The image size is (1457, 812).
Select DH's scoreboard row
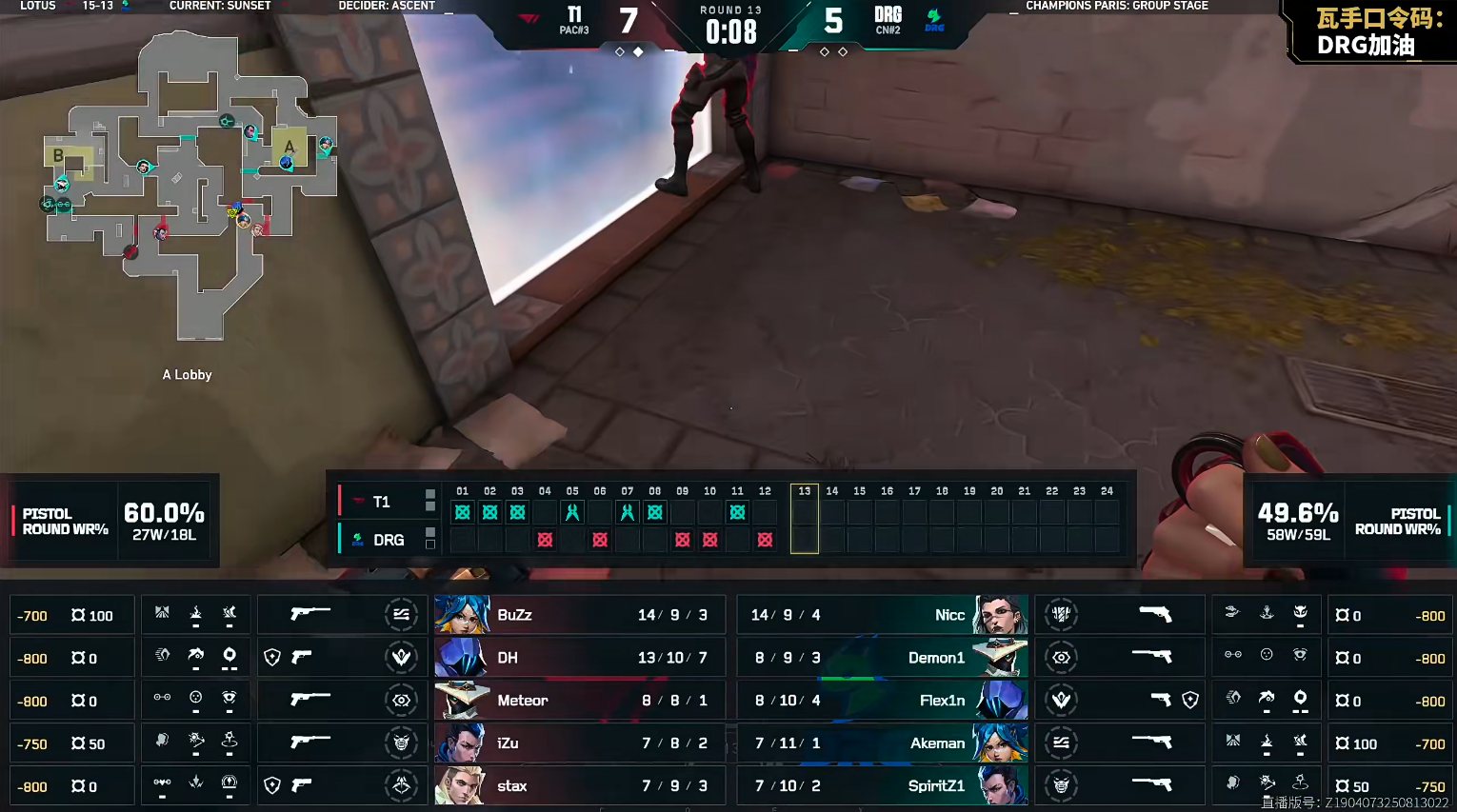point(579,658)
